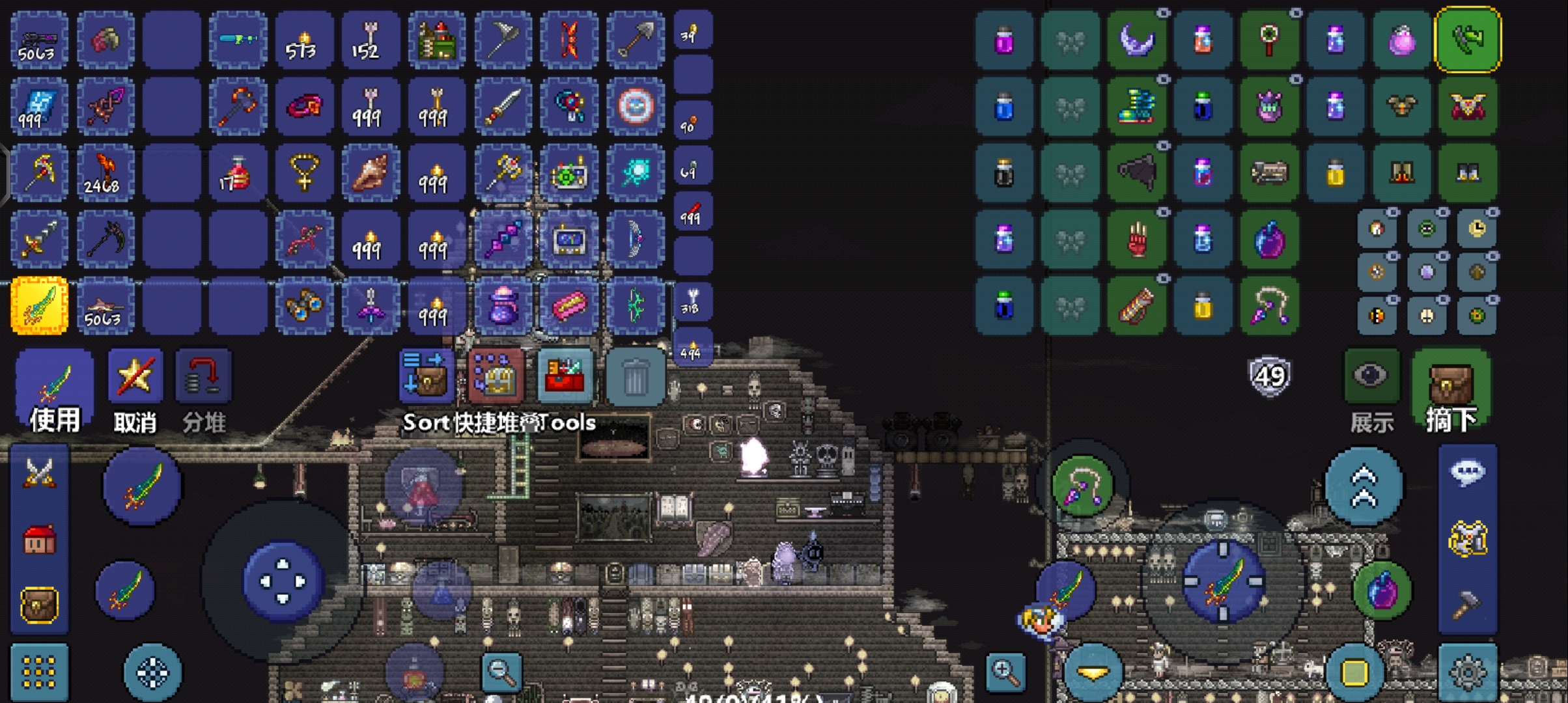Sort the inventory with the Sort button
1568x703 pixels.
point(427,377)
